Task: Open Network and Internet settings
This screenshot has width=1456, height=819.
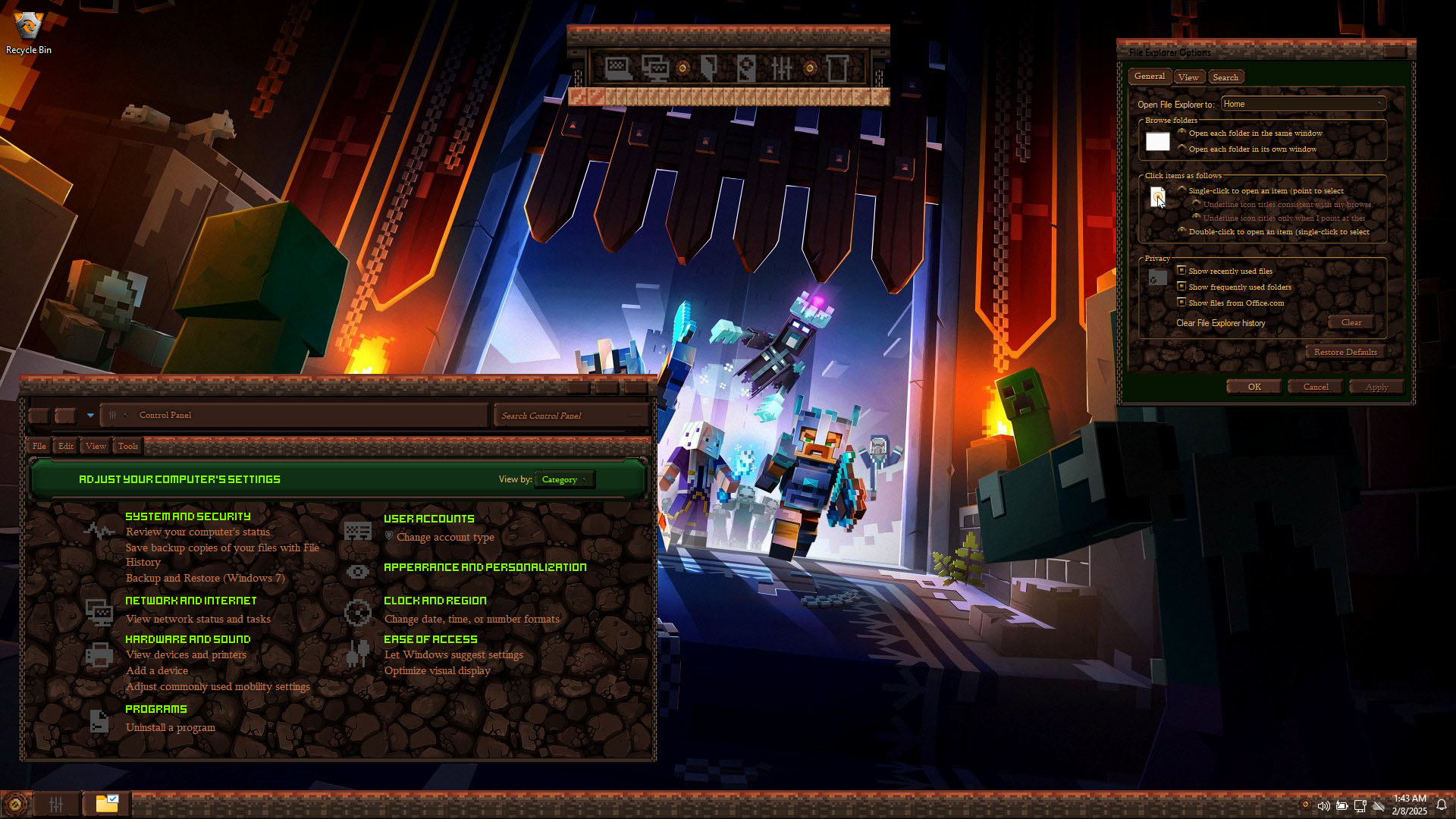Action: tap(190, 601)
